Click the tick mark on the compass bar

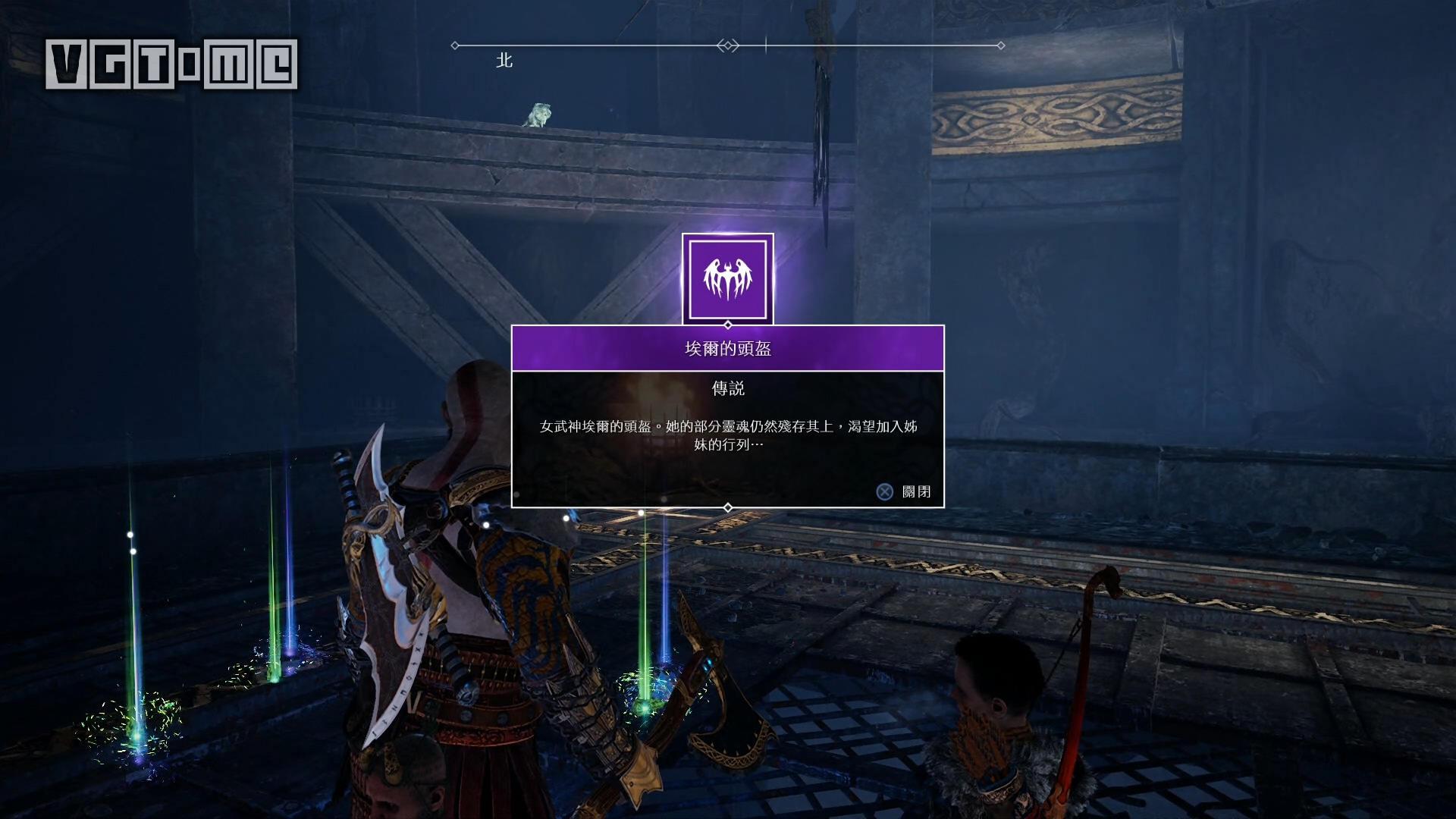coord(765,44)
